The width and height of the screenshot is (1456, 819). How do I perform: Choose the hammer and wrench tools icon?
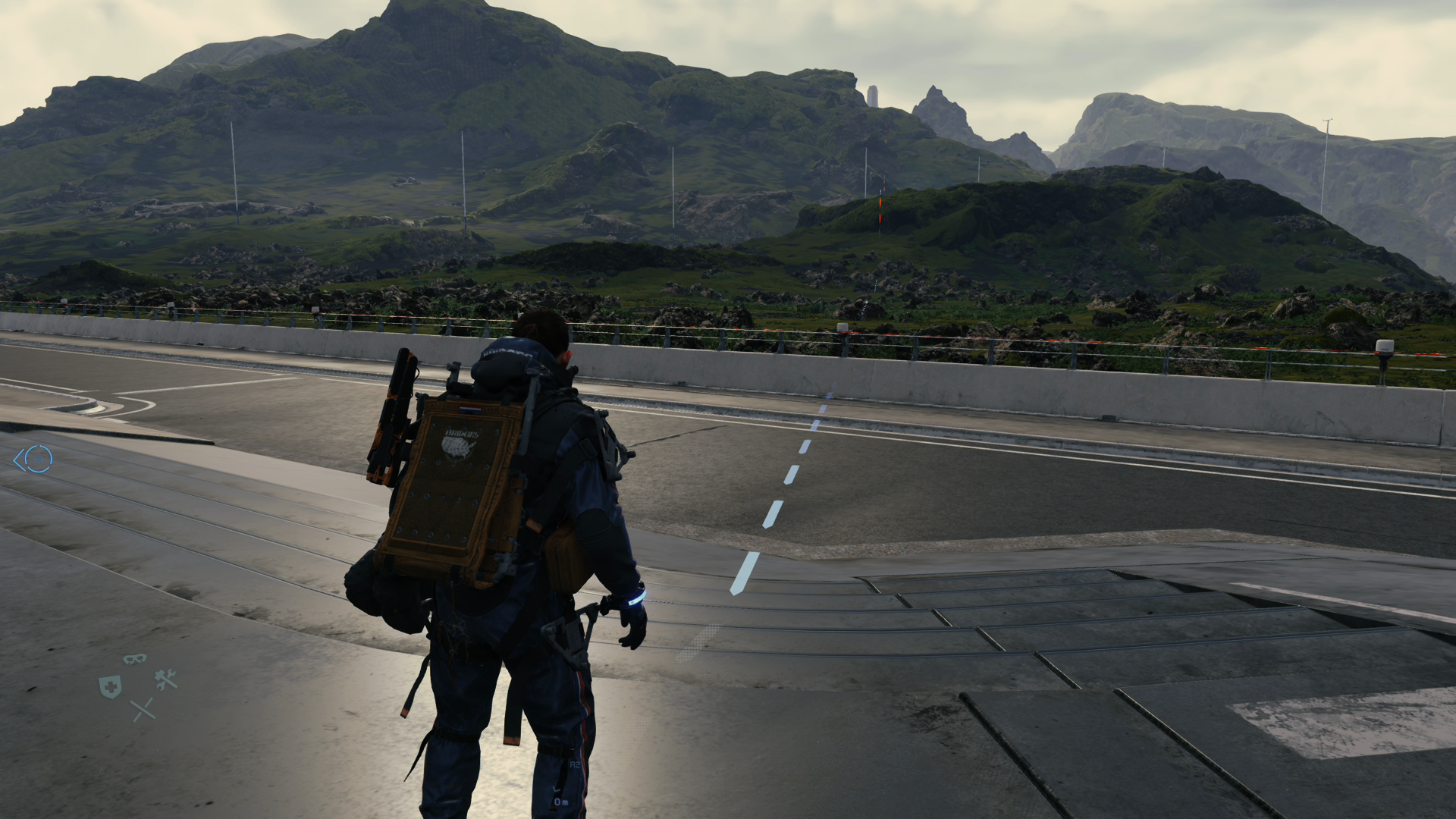tap(166, 679)
